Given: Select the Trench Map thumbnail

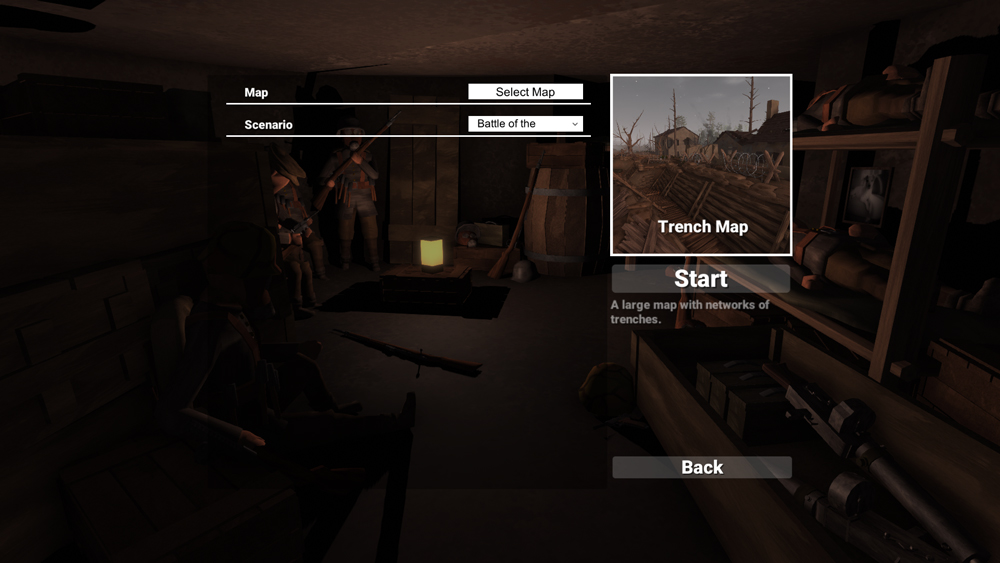Looking at the screenshot, I should (701, 165).
